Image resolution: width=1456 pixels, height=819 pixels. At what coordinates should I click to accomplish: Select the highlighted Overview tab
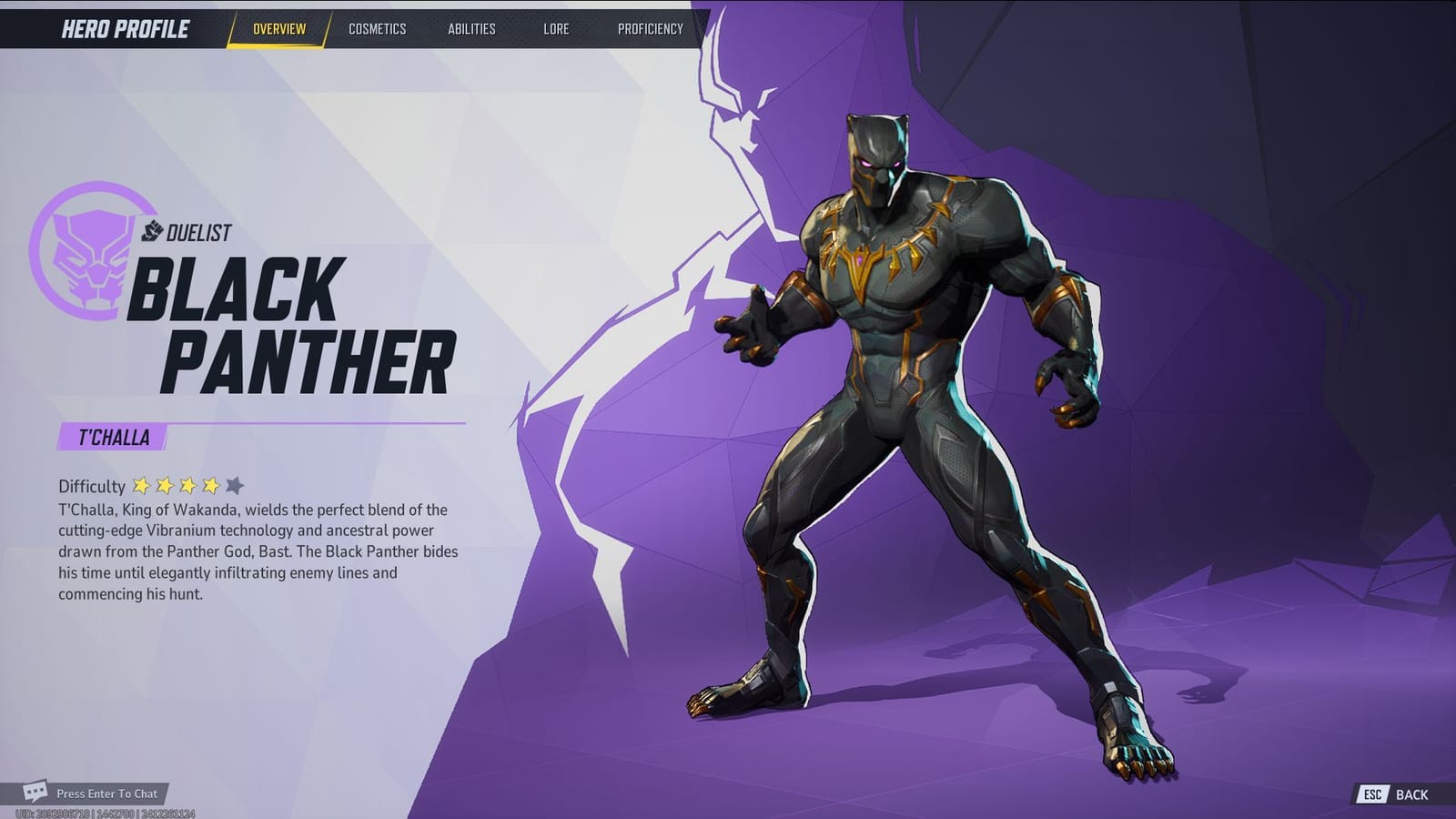[x=278, y=28]
